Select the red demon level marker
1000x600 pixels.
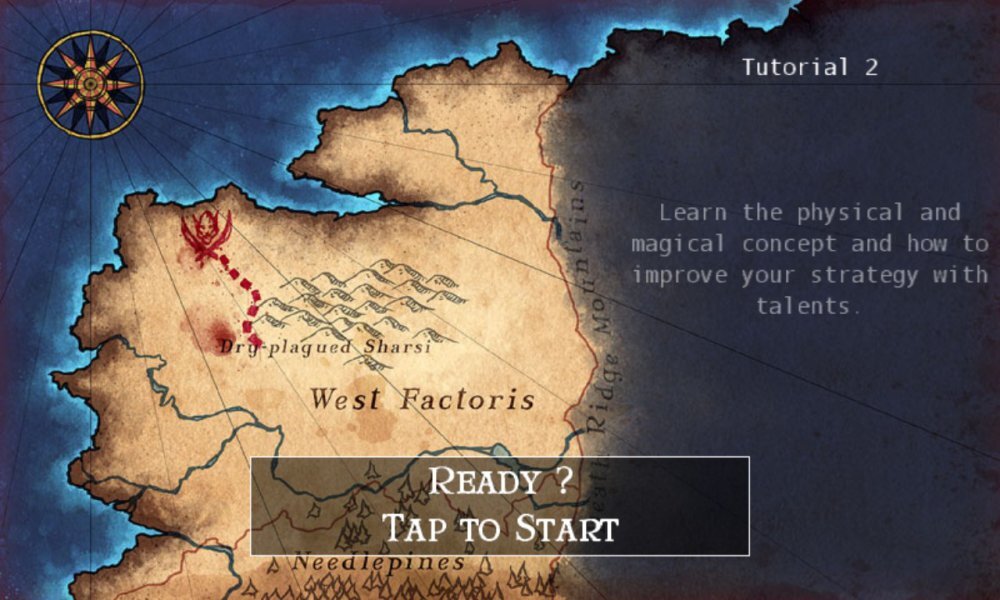[x=206, y=236]
